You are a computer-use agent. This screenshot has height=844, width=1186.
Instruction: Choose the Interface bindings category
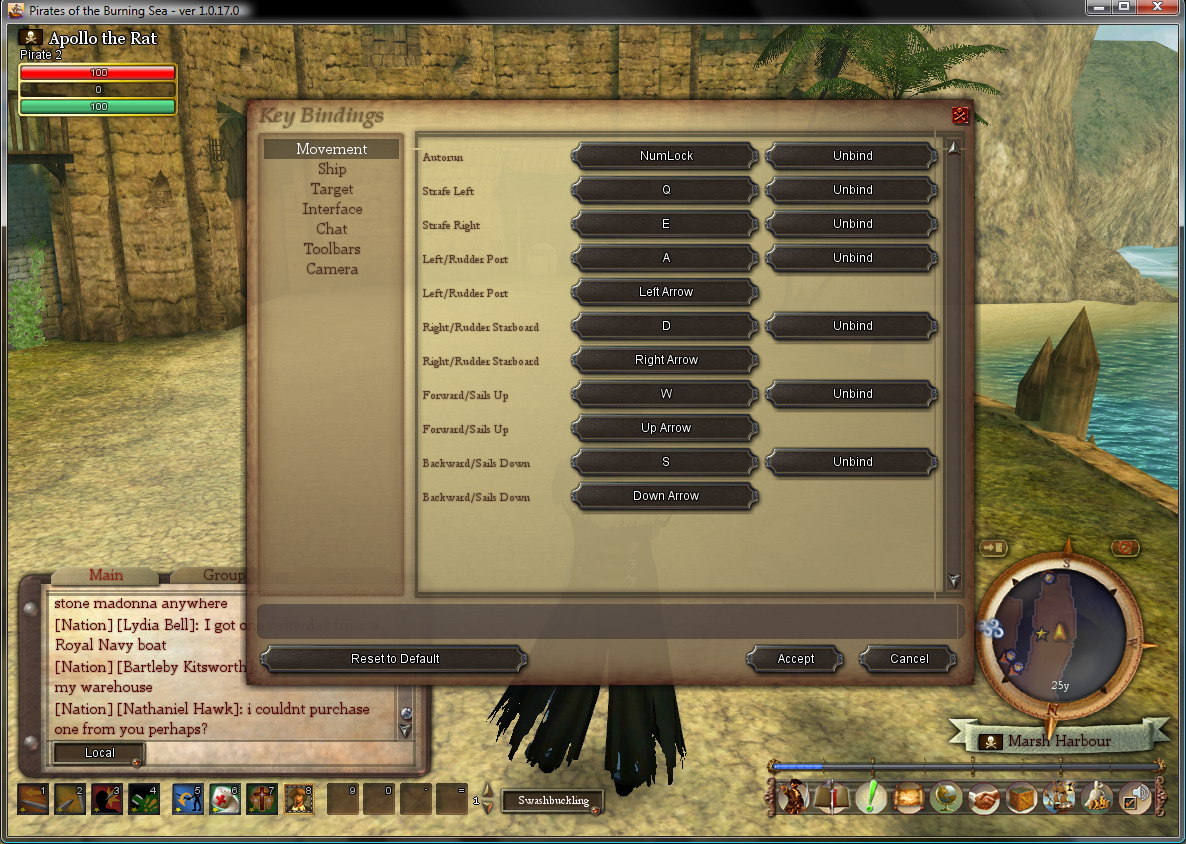[x=332, y=209]
